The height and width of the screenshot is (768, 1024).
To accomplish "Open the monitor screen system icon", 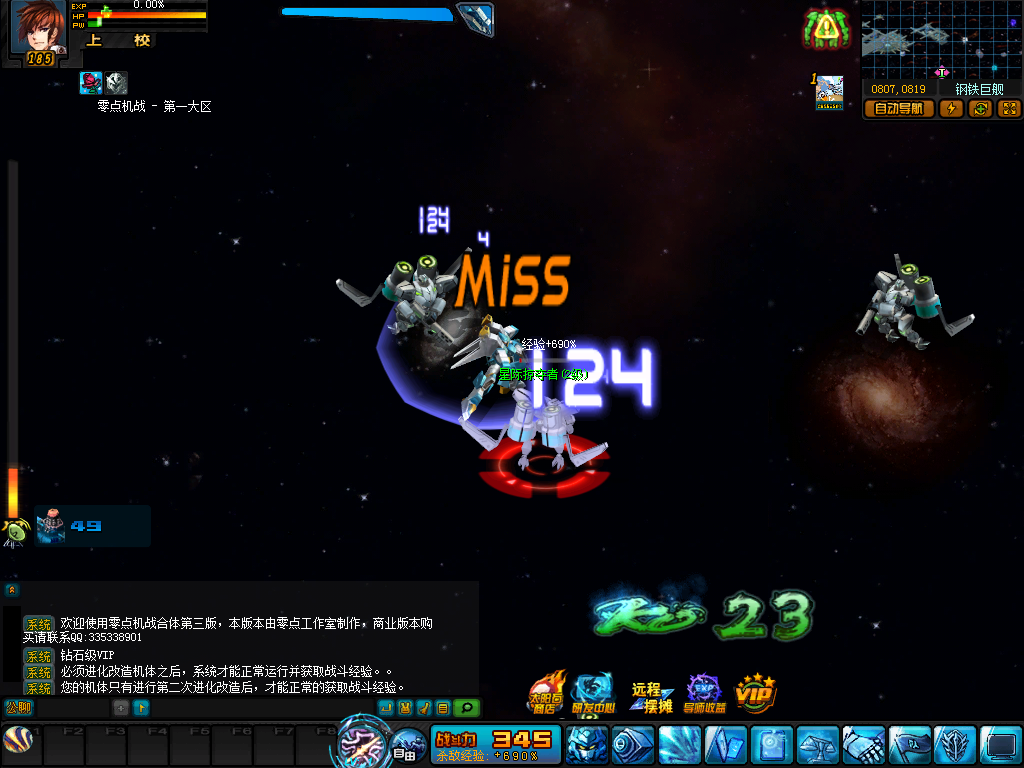I will tap(1001, 746).
